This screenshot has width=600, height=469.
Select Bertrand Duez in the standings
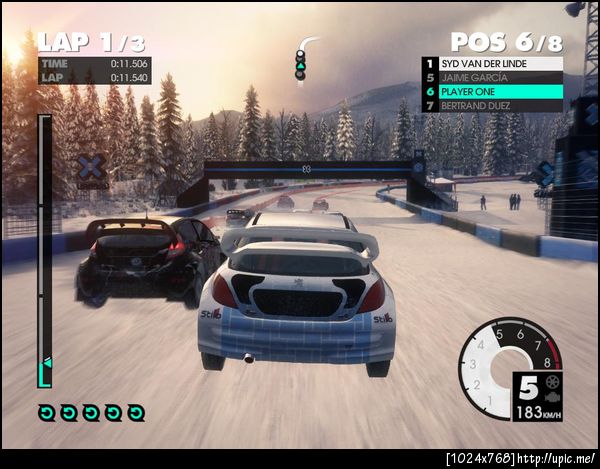coord(491,105)
